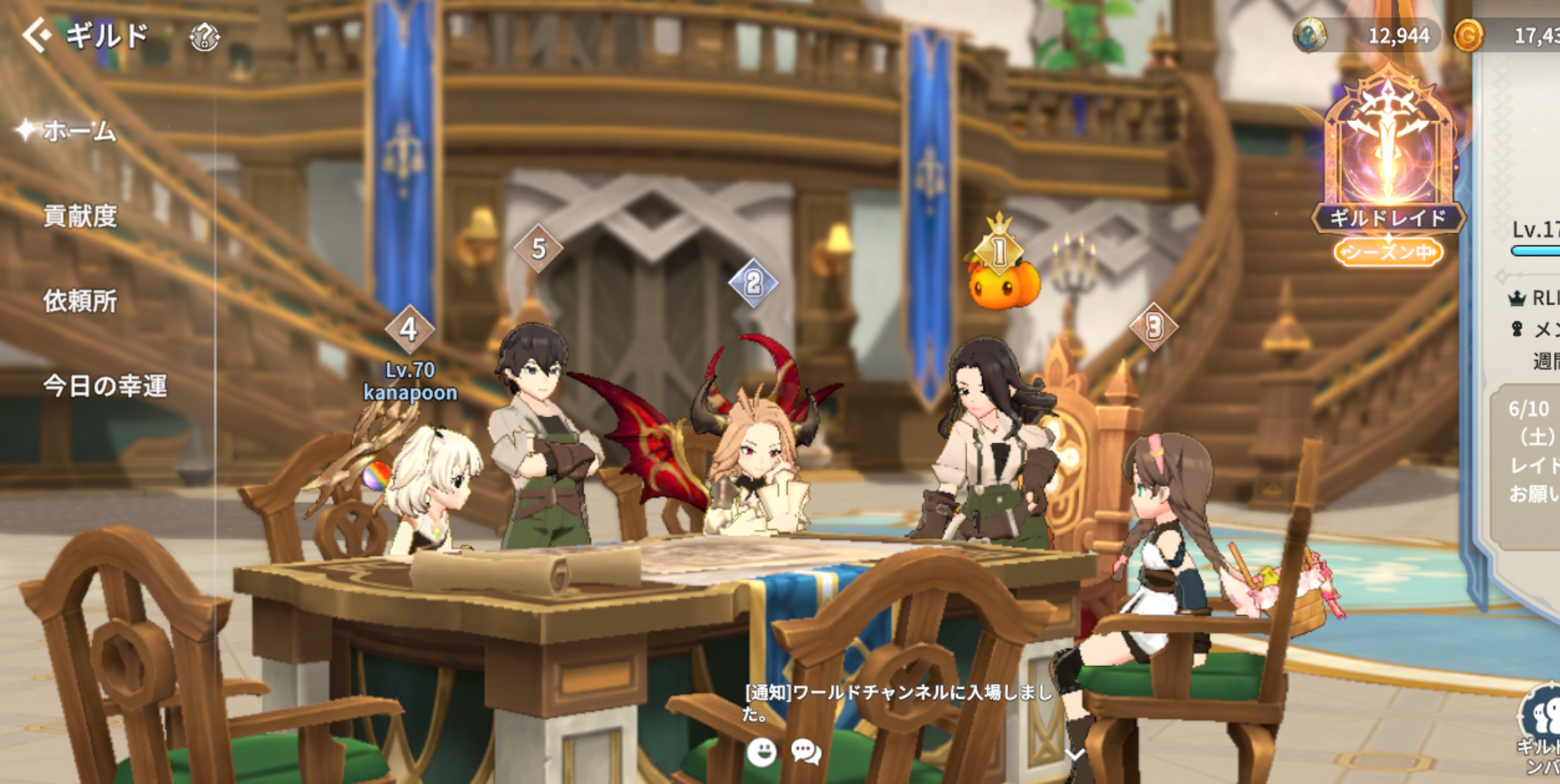Choose 今日の幸運 daily fortune
This screenshot has height=784, width=1560.
coord(104,386)
